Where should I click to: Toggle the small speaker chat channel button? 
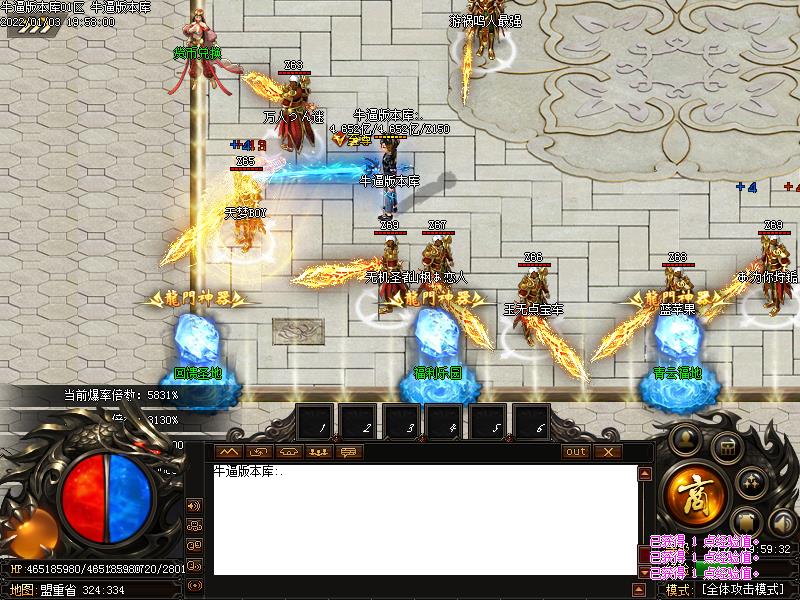pos(195,506)
